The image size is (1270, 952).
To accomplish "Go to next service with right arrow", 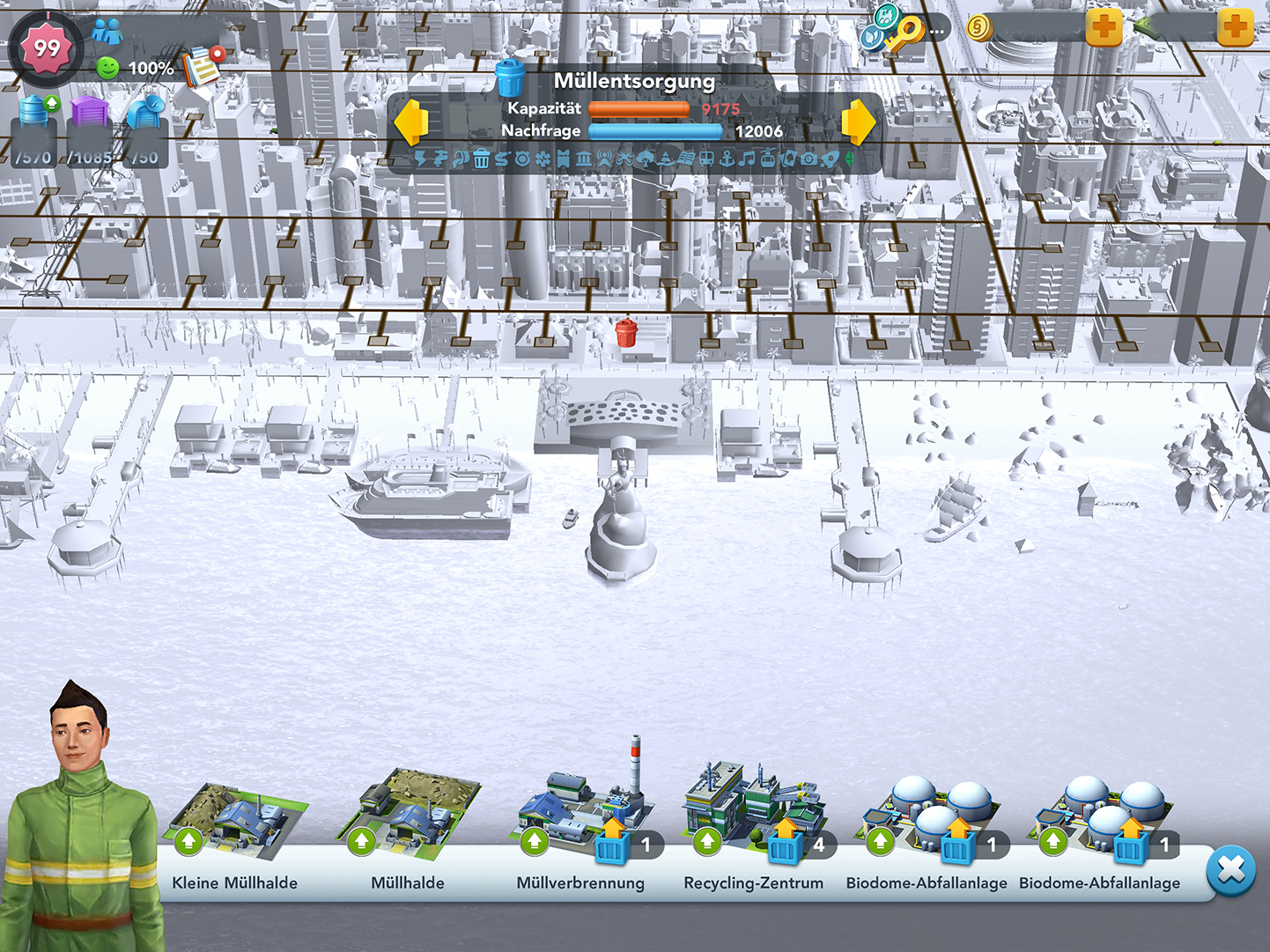I will [x=858, y=122].
